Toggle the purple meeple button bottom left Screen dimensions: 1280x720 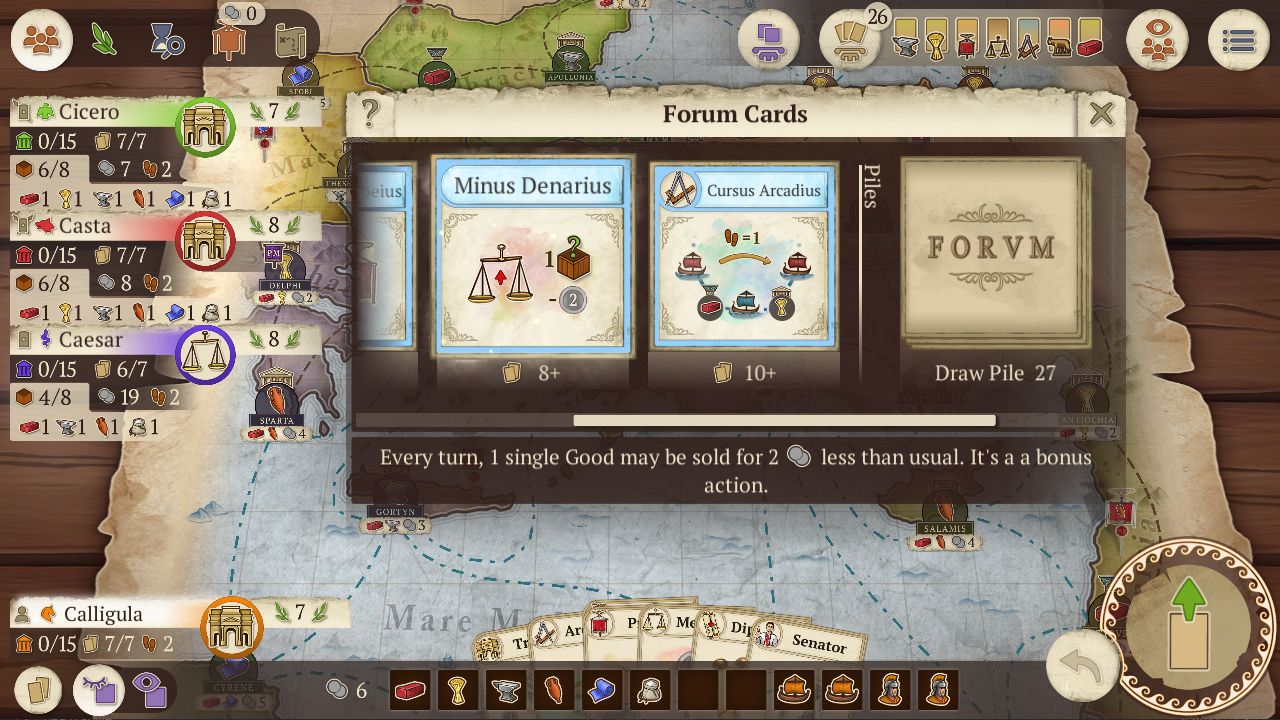coord(151,690)
